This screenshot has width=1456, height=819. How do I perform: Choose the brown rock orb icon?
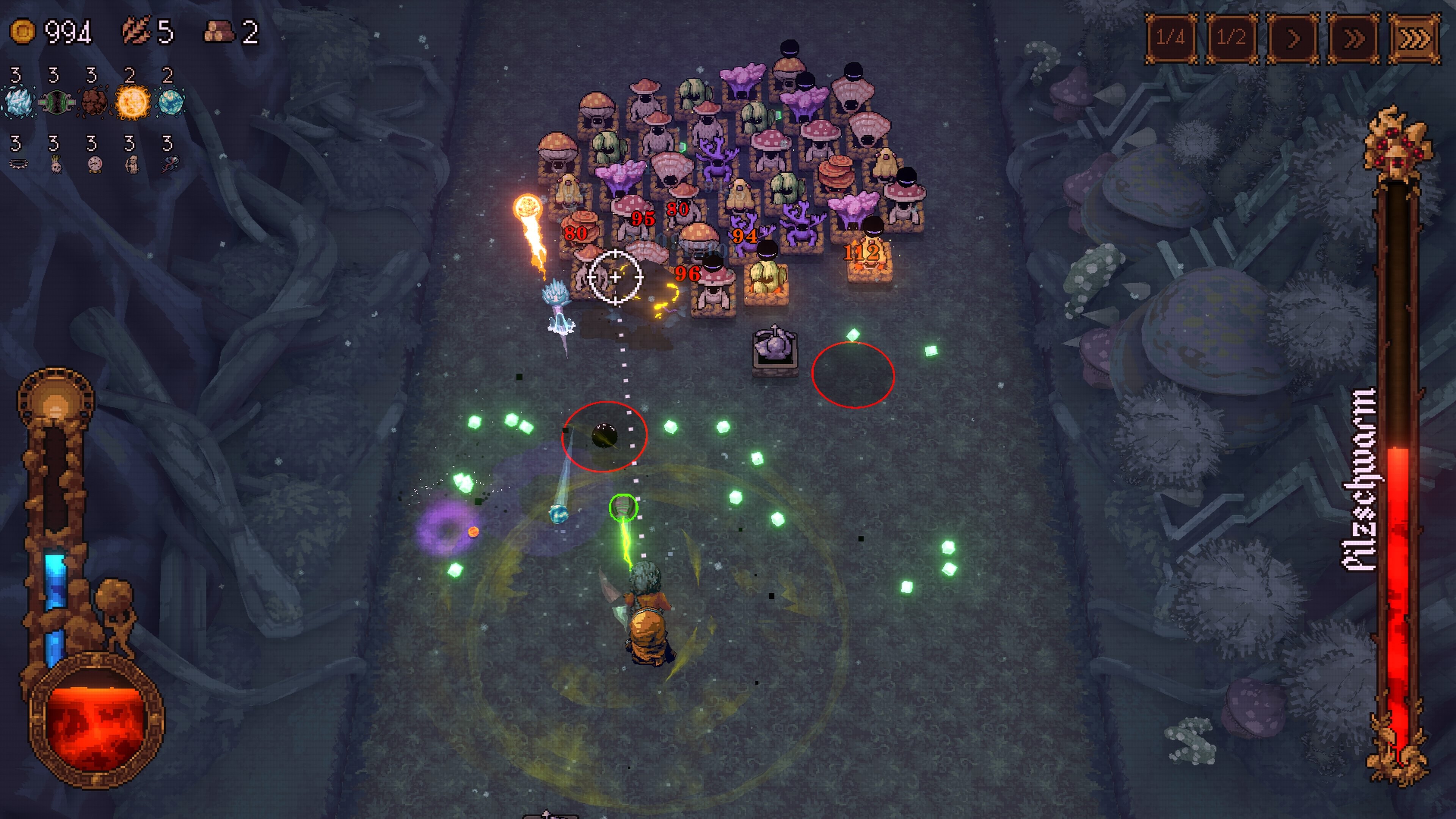click(x=94, y=102)
